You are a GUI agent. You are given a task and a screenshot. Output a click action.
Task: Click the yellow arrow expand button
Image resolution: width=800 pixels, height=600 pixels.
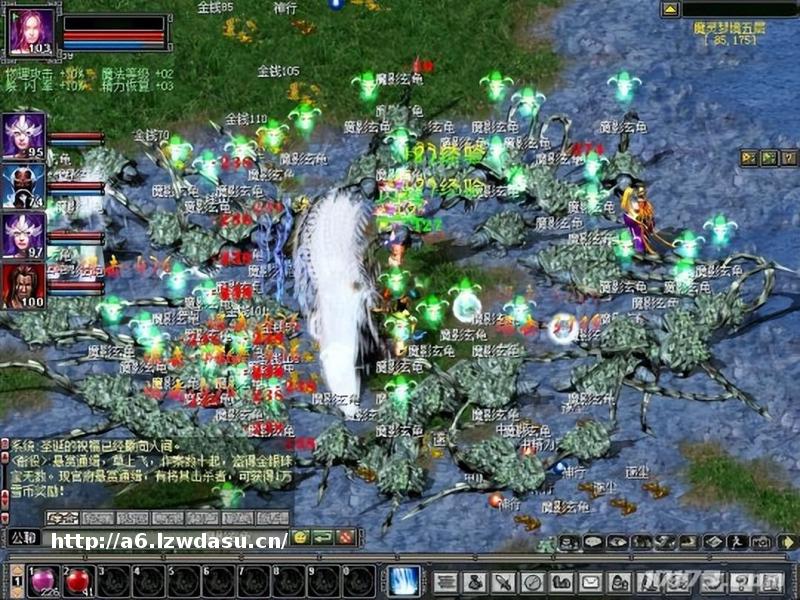[787, 542]
